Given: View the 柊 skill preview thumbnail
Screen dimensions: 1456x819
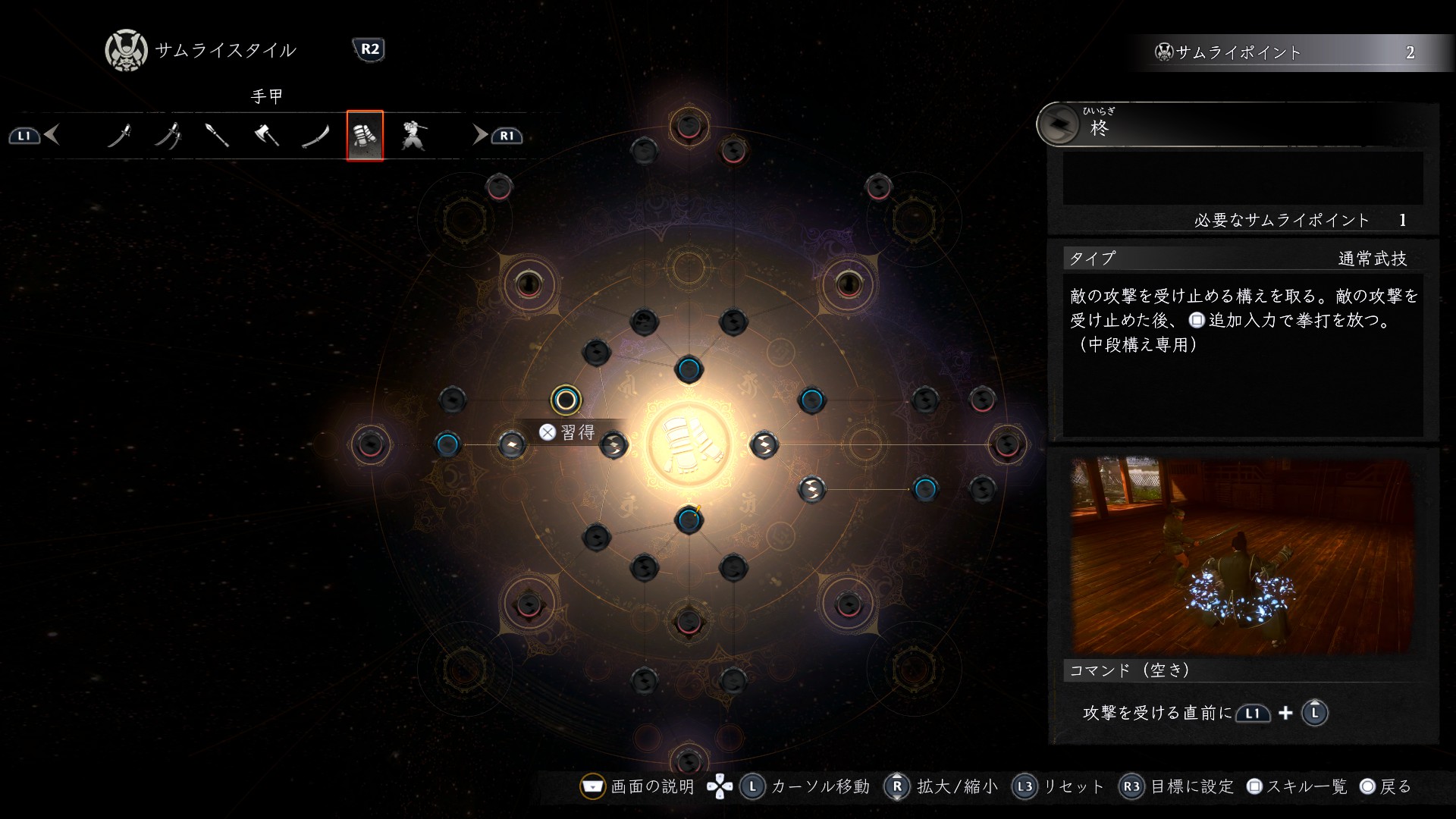Looking at the screenshot, I should [x=1241, y=555].
